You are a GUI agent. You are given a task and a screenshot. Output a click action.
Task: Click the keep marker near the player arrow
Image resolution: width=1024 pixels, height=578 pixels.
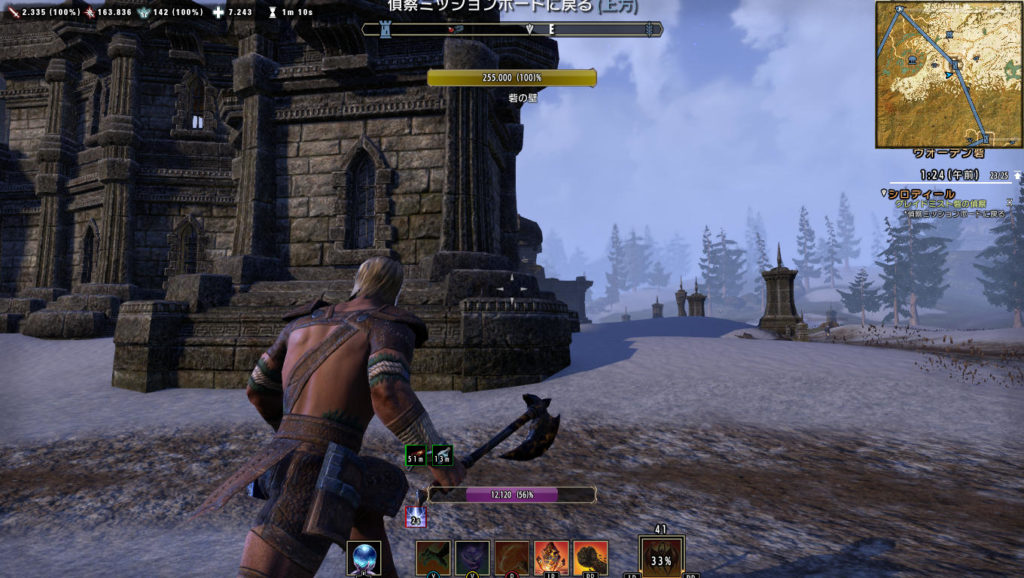click(x=957, y=64)
